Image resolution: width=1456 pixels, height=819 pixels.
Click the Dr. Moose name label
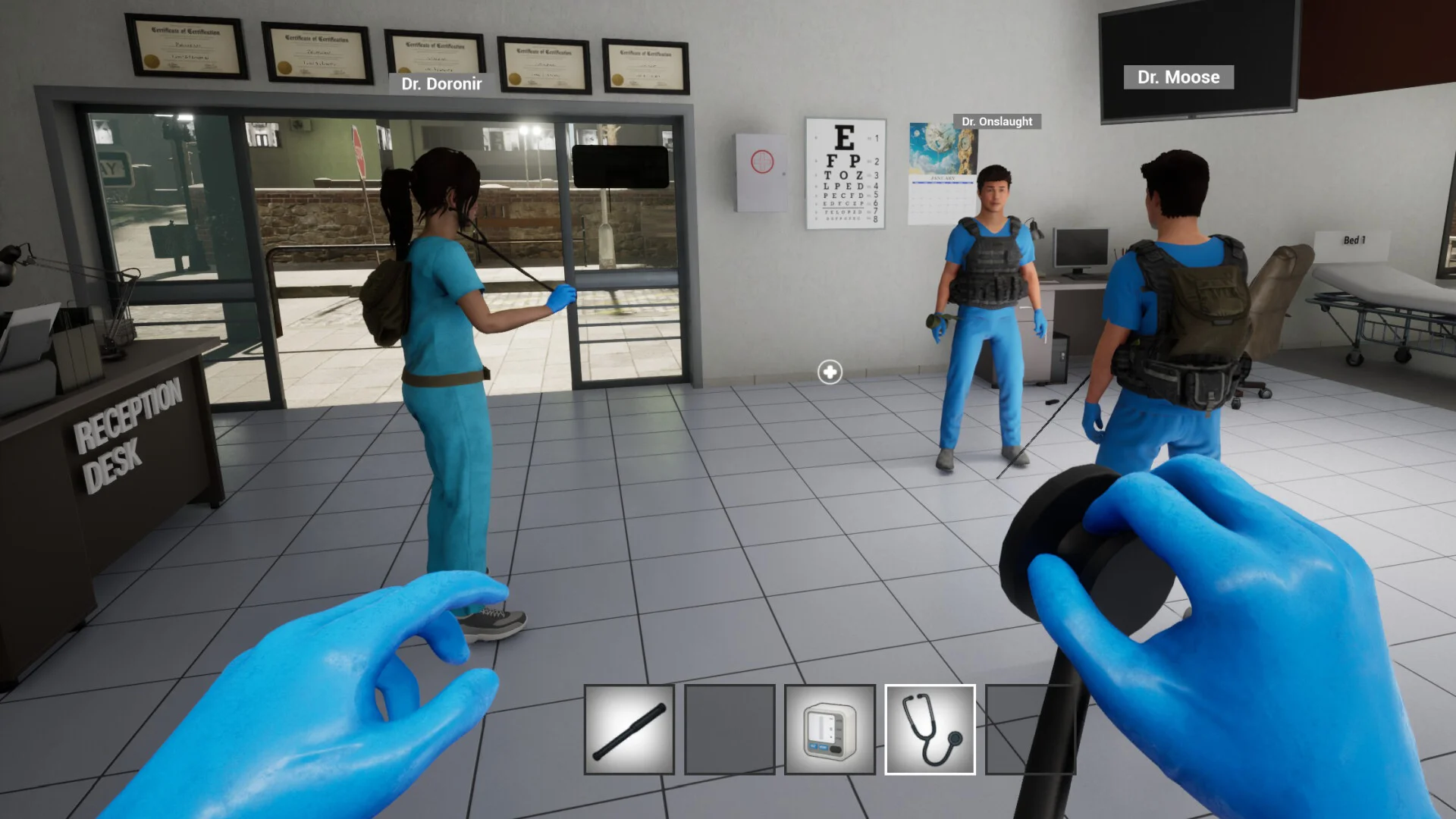(1178, 77)
